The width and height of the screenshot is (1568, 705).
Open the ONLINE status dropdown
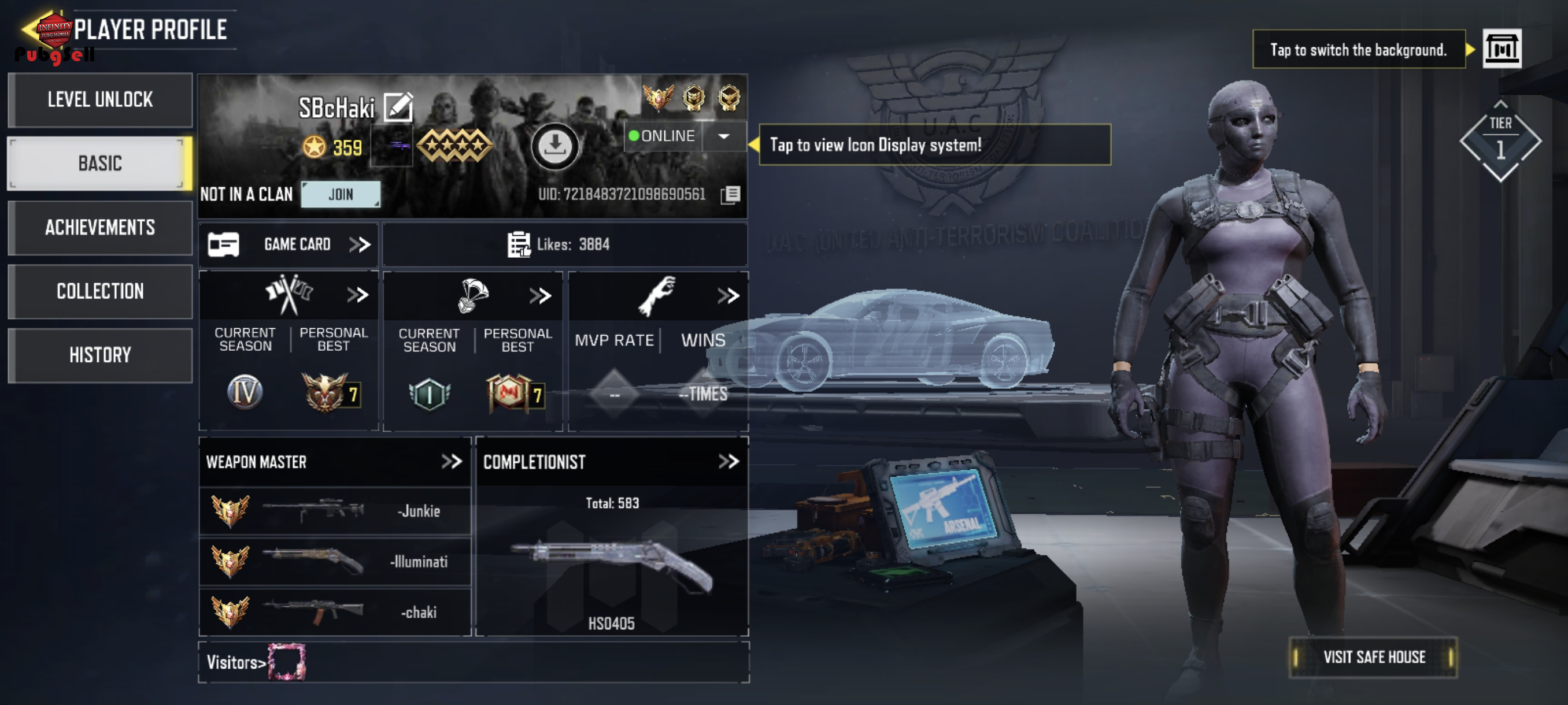(724, 136)
